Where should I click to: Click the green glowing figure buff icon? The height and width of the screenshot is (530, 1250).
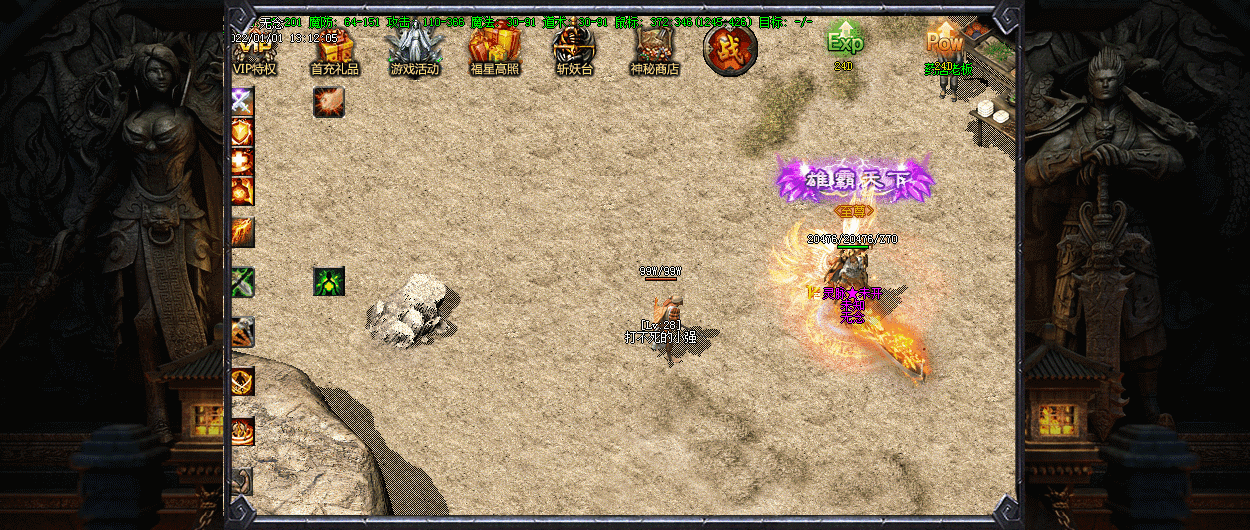click(x=329, y=281)
